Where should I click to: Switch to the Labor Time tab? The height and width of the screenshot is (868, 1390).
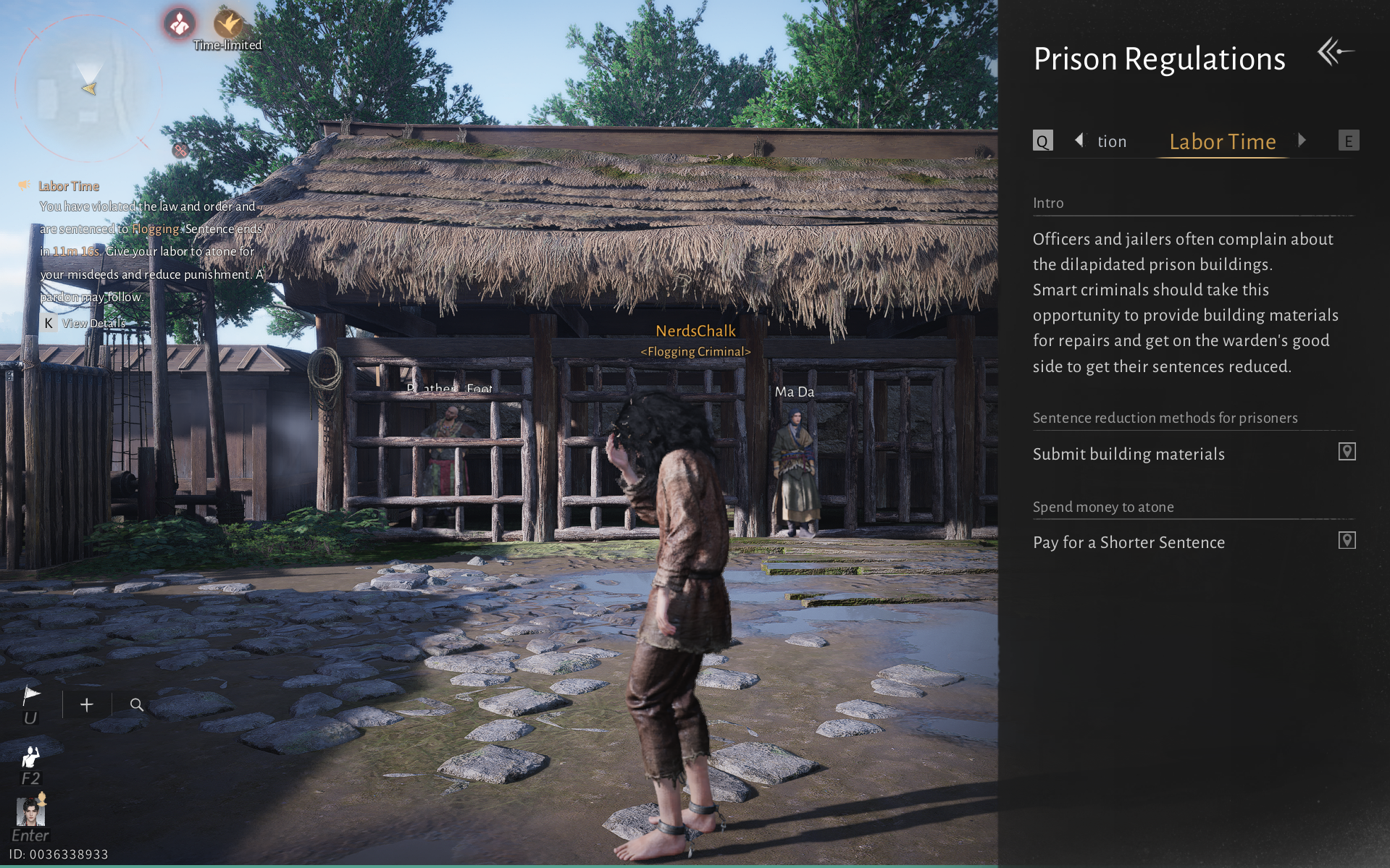(x=1222, y=142)
